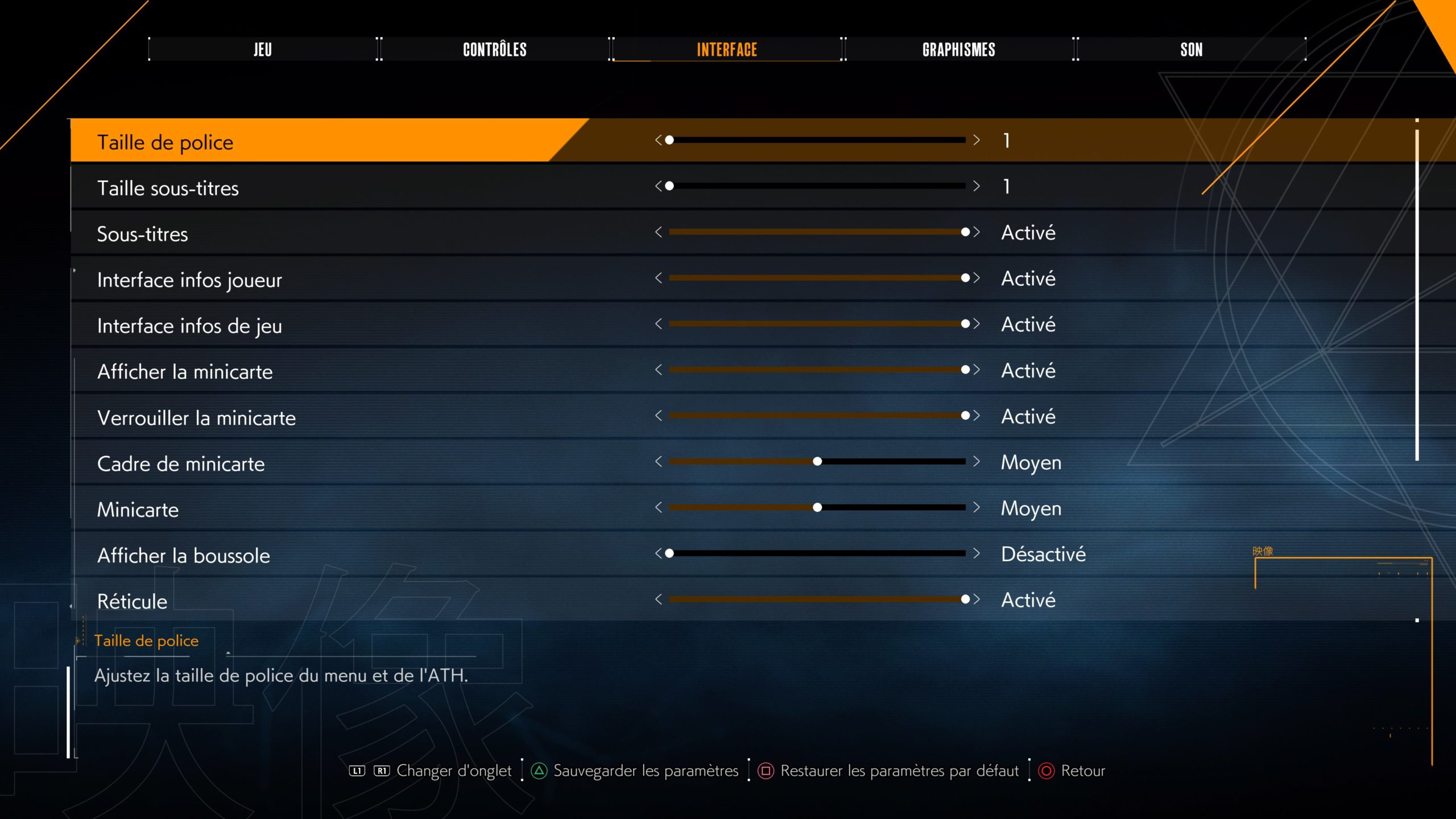Enable Afficher la boussole with right arrow

click(977, 553)
